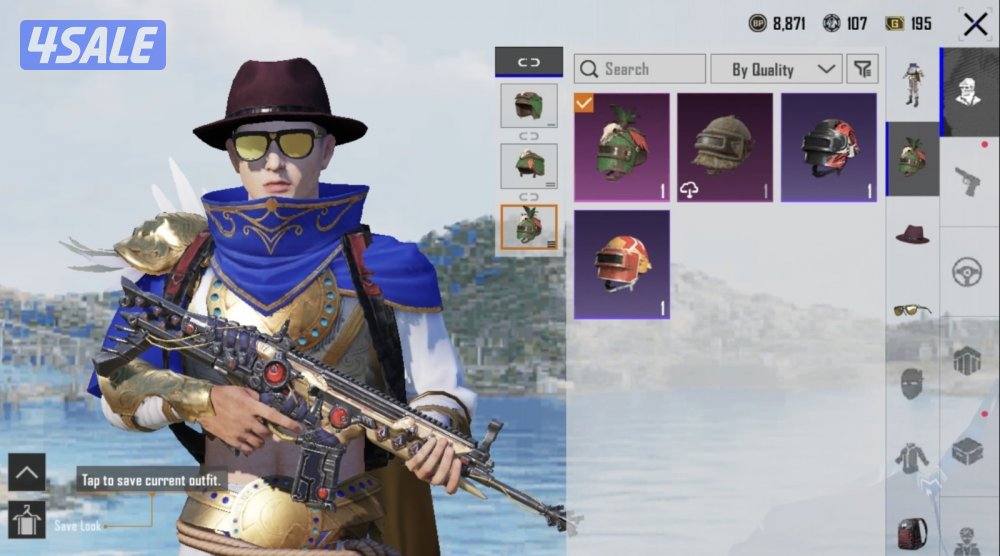Image resolution: width=1000 pixels, height=556 pixels.
Task: Open the filter funnel button
Action: (862, 69)
